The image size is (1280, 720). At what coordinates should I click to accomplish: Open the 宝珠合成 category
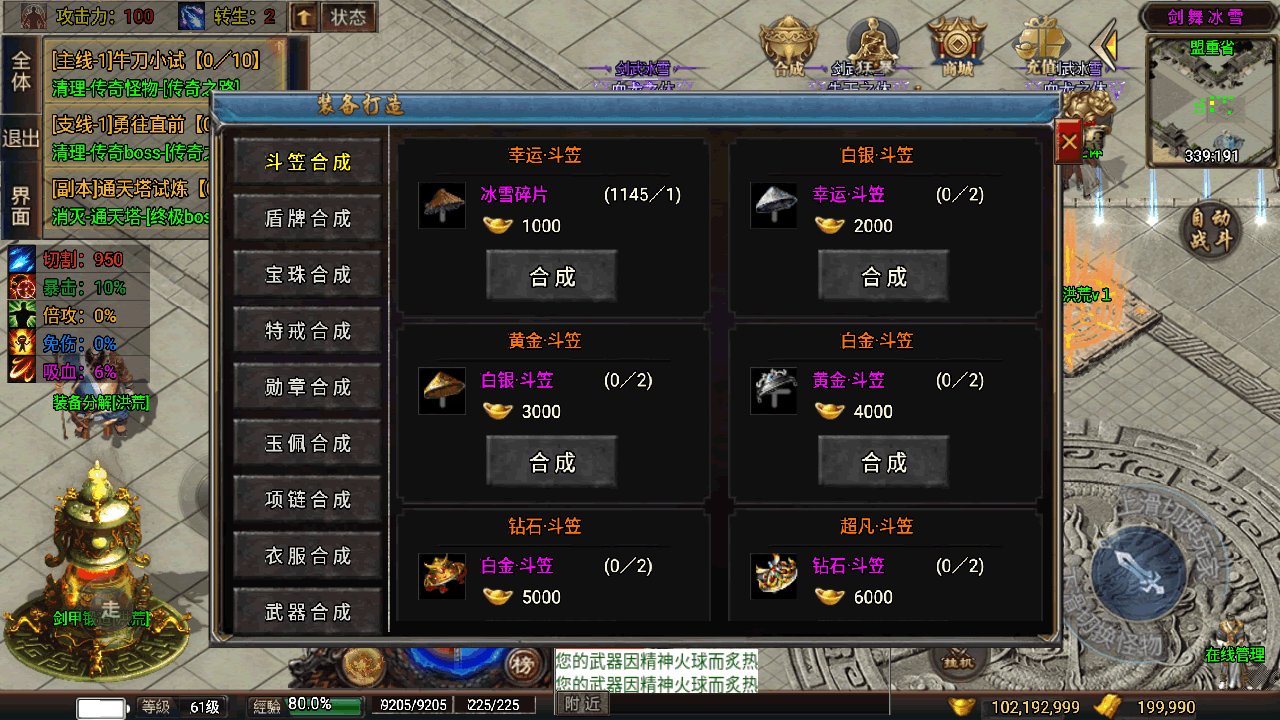(308, 274)
